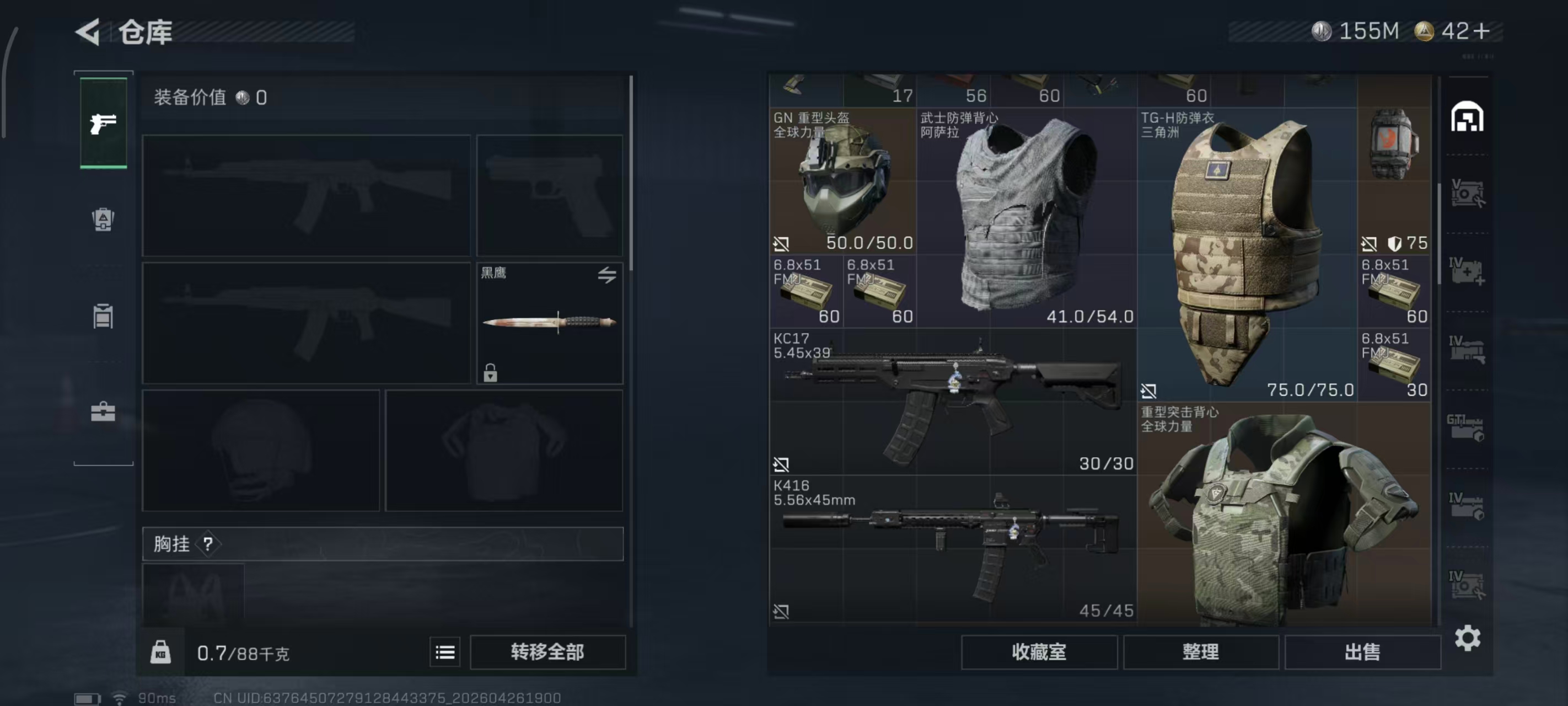Toggle the transfer marker on GN 重型头盔
The height and width of the screenshot is (706, 1568).
(x=781, y=244)
